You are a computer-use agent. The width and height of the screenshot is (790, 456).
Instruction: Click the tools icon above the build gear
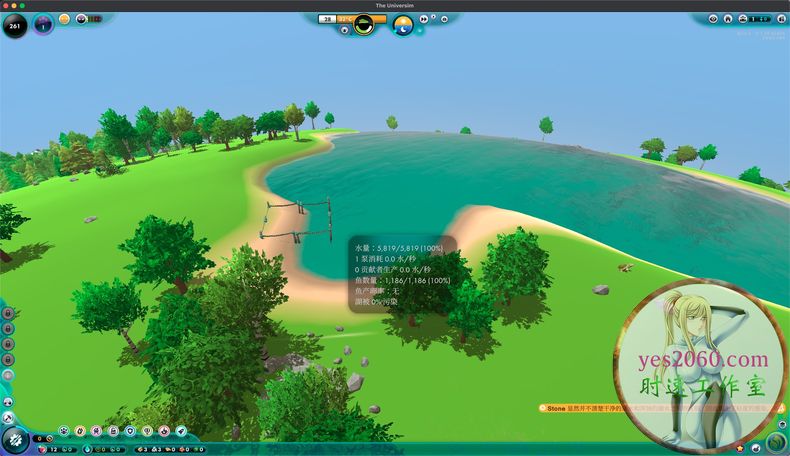8,416
